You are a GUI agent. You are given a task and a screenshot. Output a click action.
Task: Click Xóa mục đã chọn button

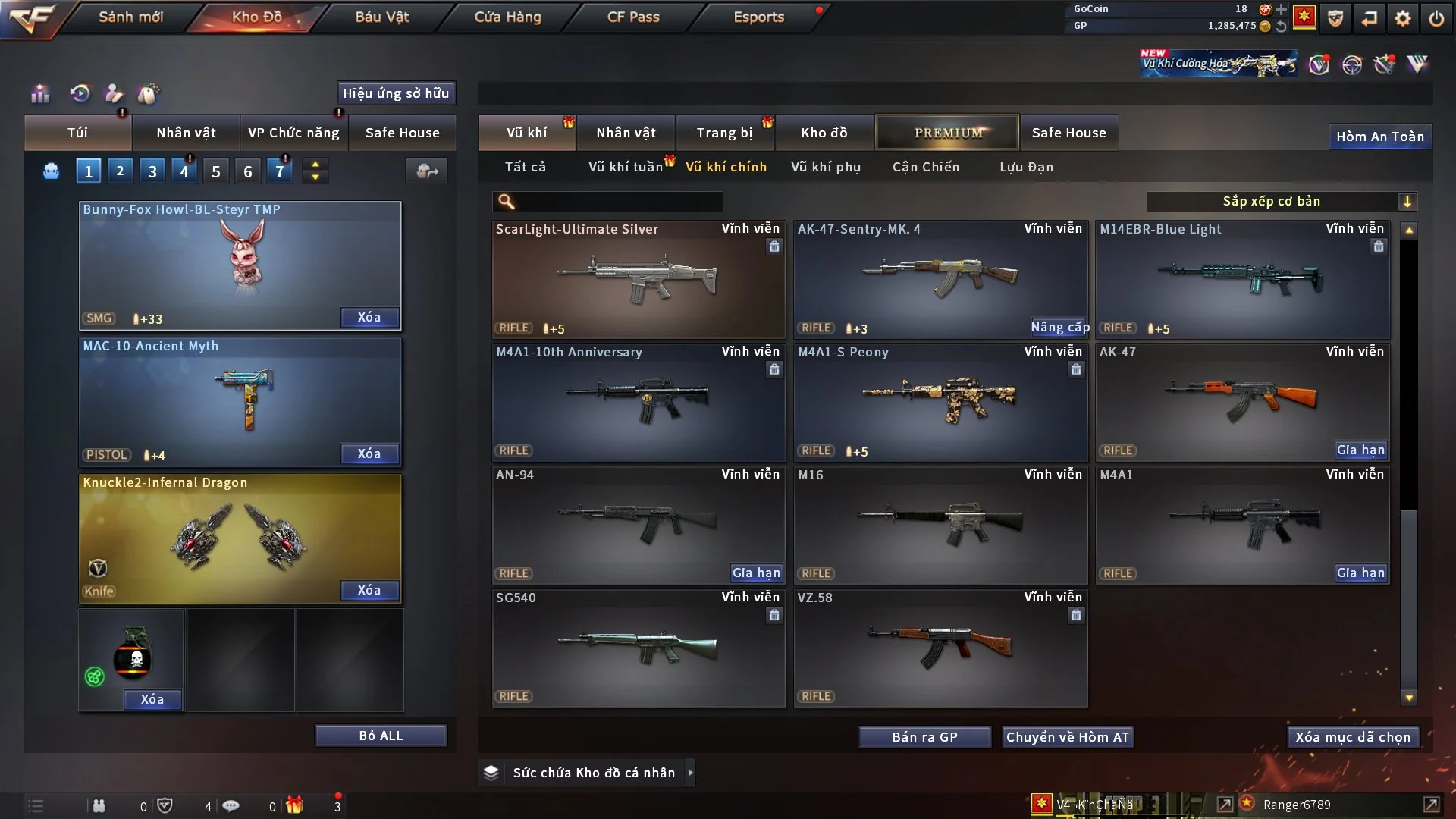(x=1353, y=737)
